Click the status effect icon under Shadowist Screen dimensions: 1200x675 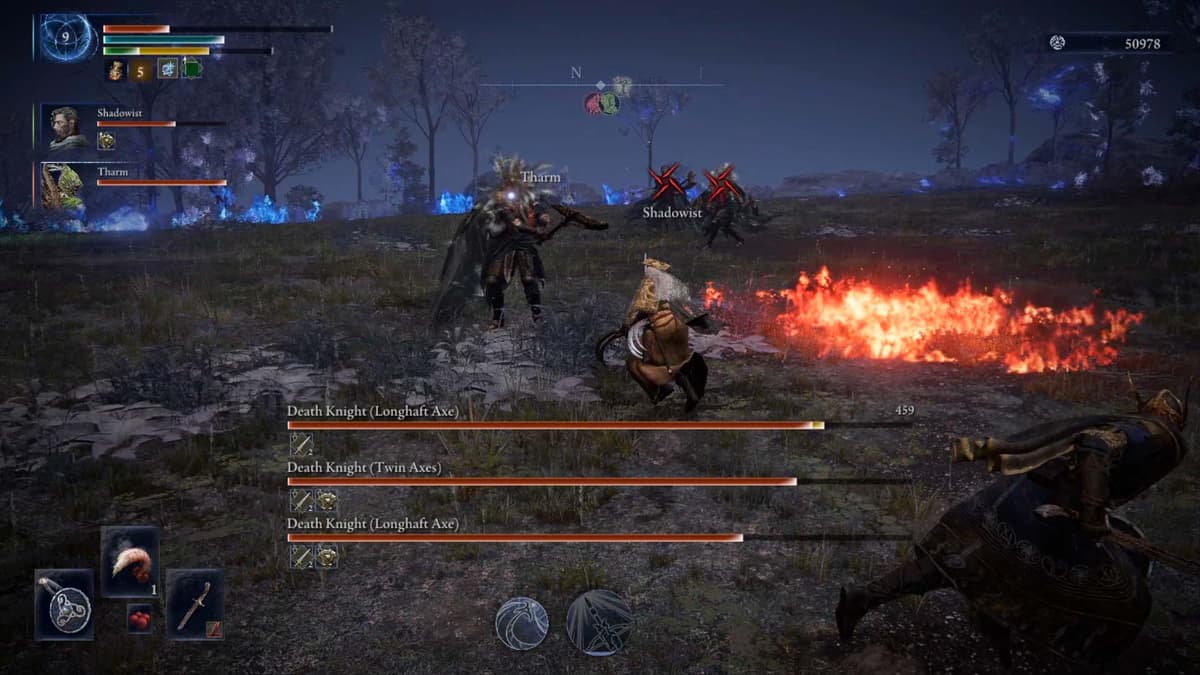coord(106,141)
